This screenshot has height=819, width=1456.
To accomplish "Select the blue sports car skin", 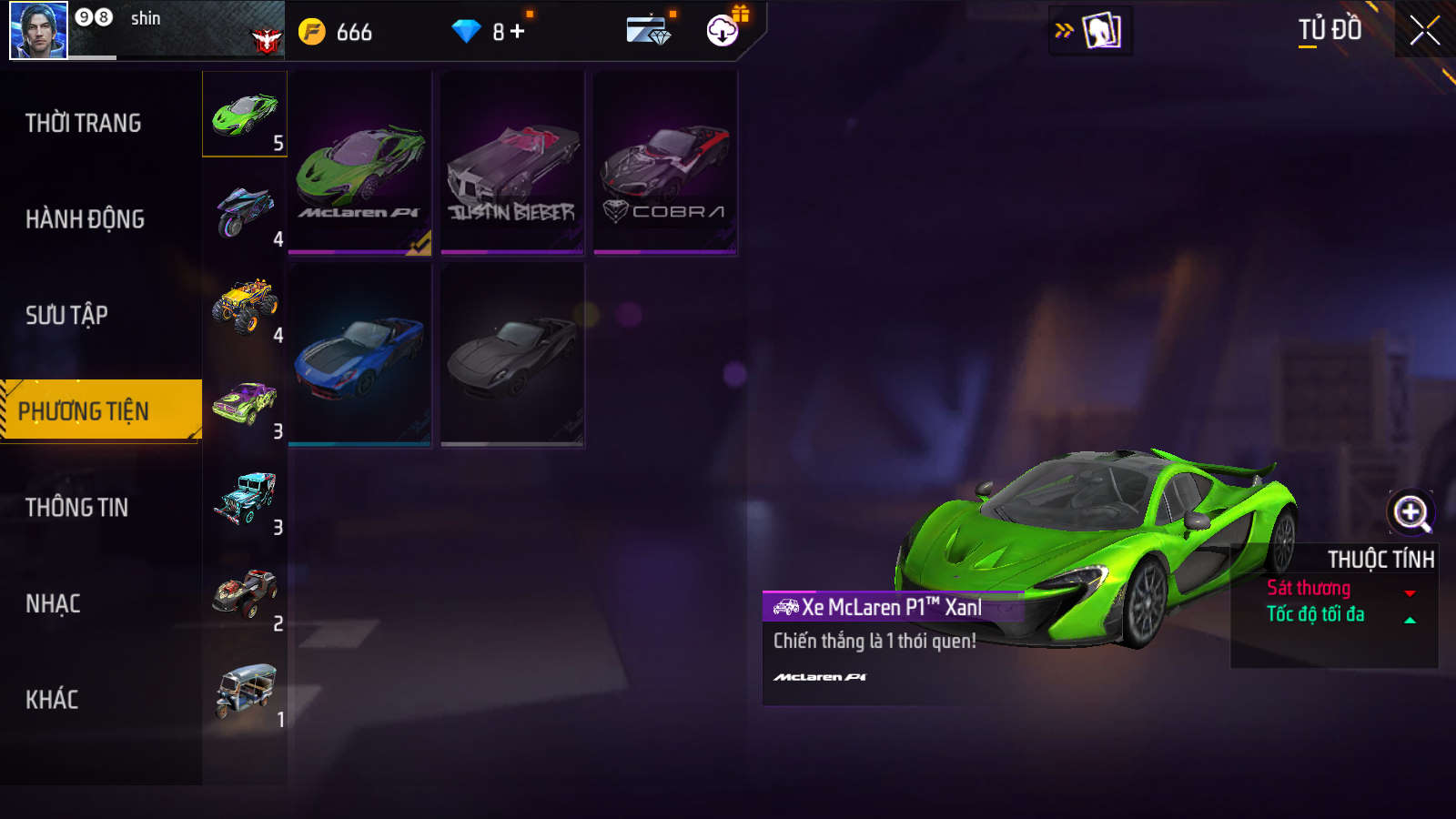I will coord(360,355).
